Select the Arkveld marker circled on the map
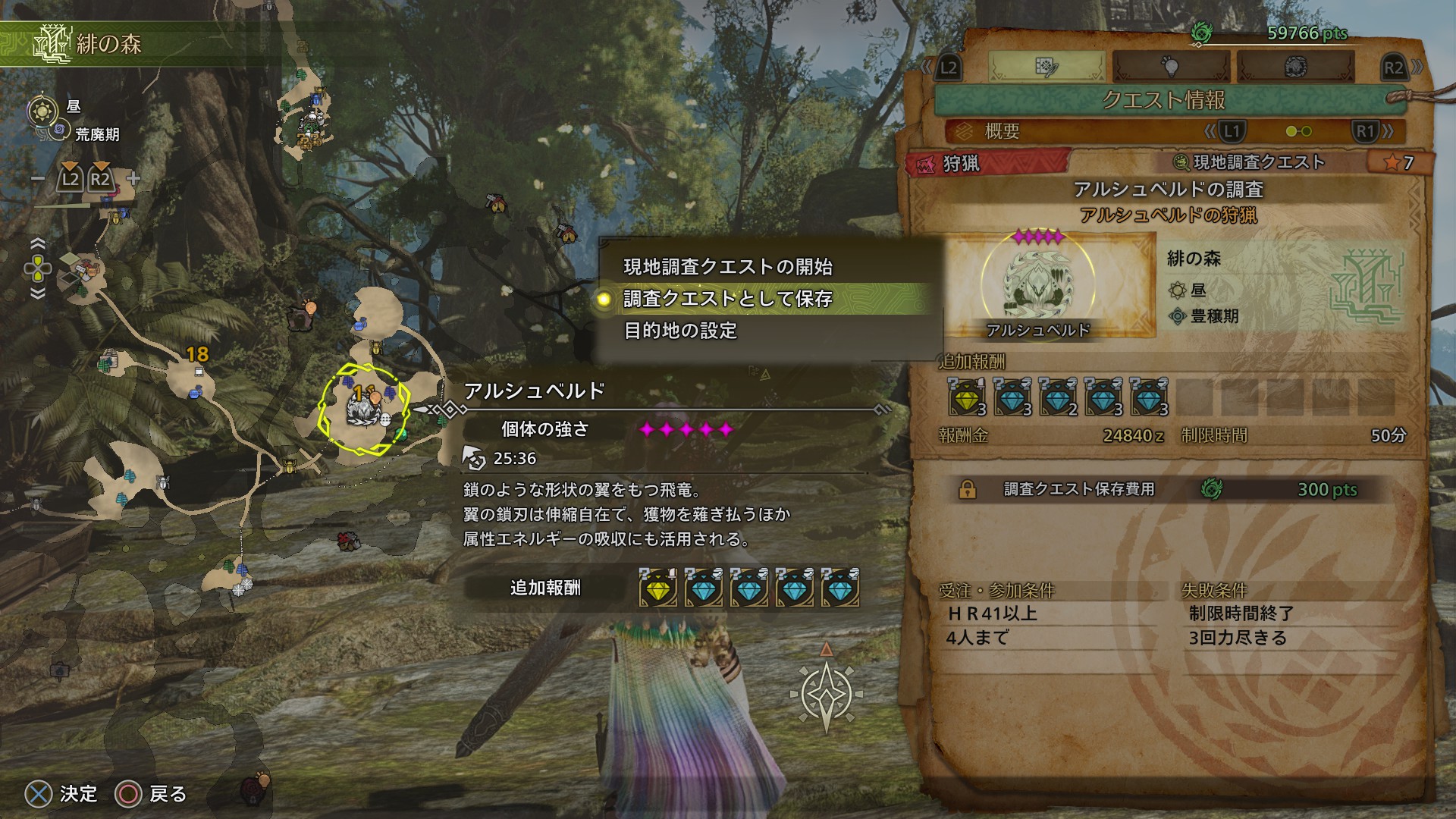This screenshot has width=1456, height=819. point(364,409)
